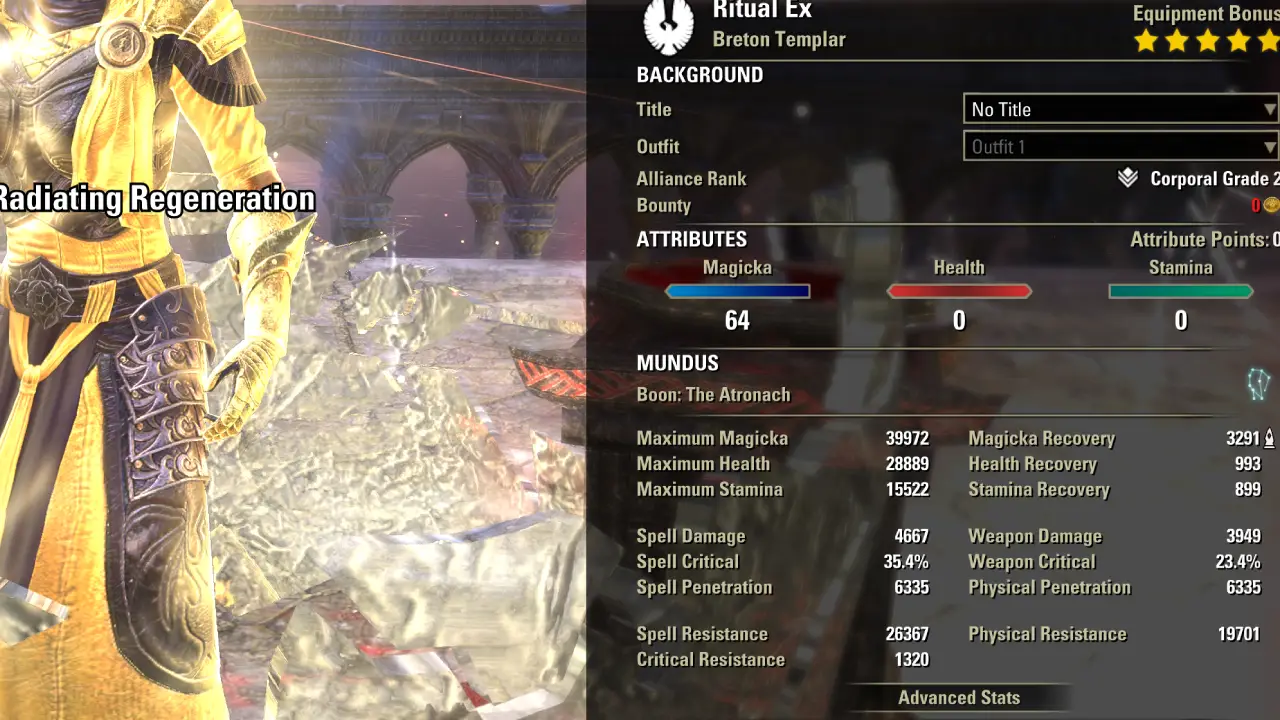Click the Templar class emblem icon
The height and width of the screenshot is (720, 1280).
point(667,27)
